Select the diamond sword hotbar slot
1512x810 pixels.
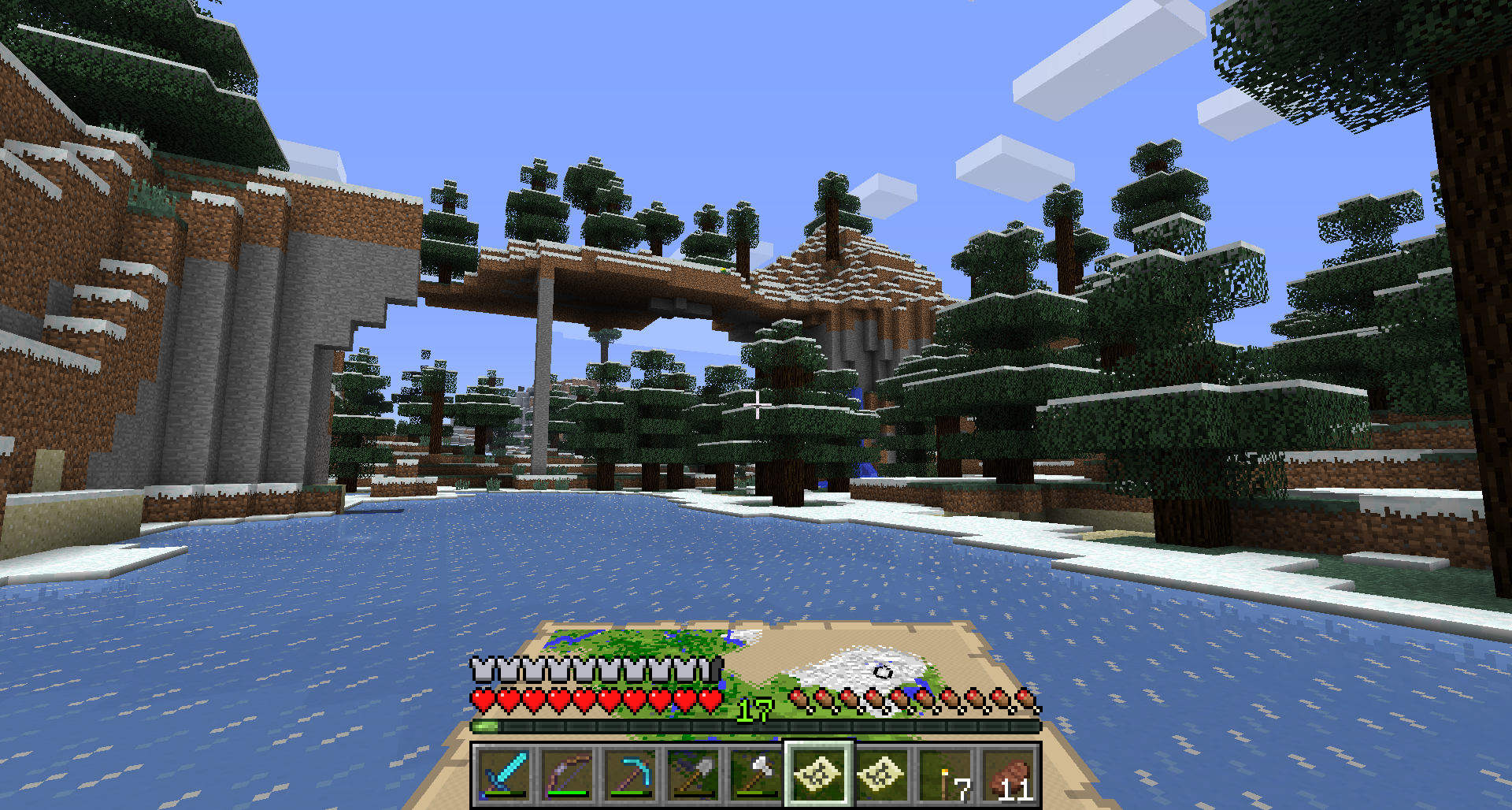pyautogui.click(x=504, y=775)
